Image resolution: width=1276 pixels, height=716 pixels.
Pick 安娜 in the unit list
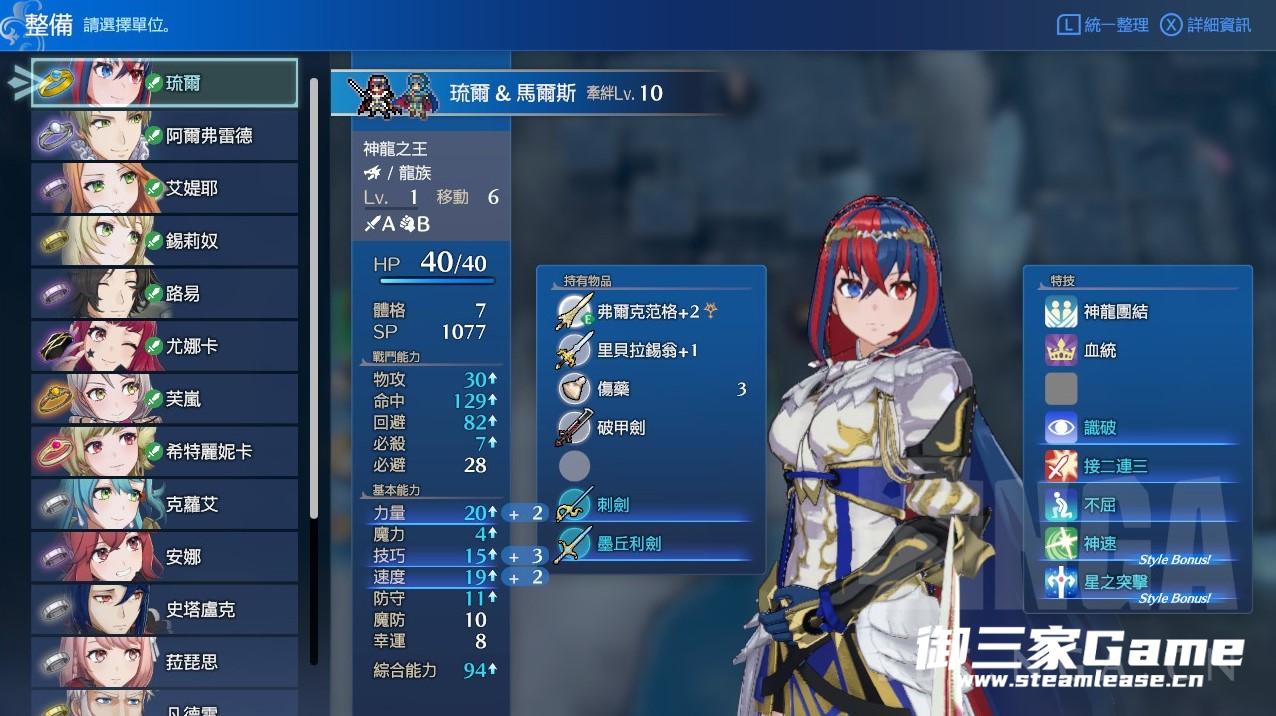165,557
